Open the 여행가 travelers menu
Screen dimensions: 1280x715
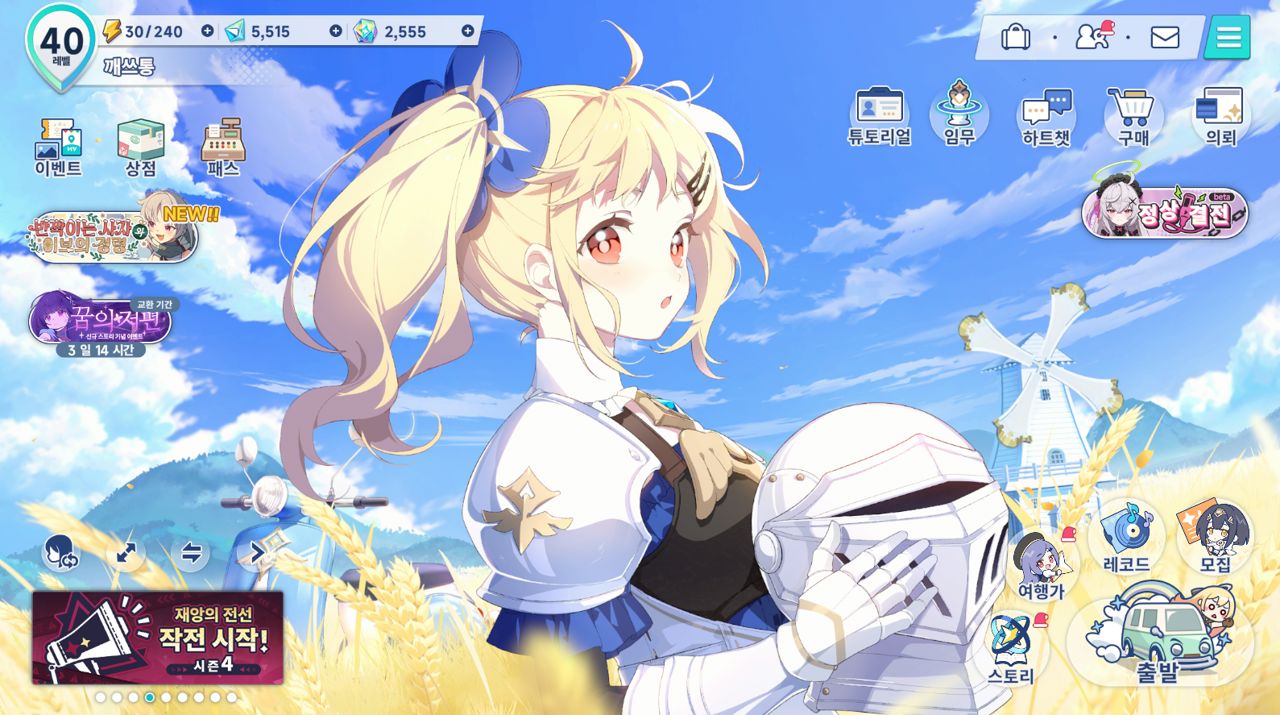1041,565
